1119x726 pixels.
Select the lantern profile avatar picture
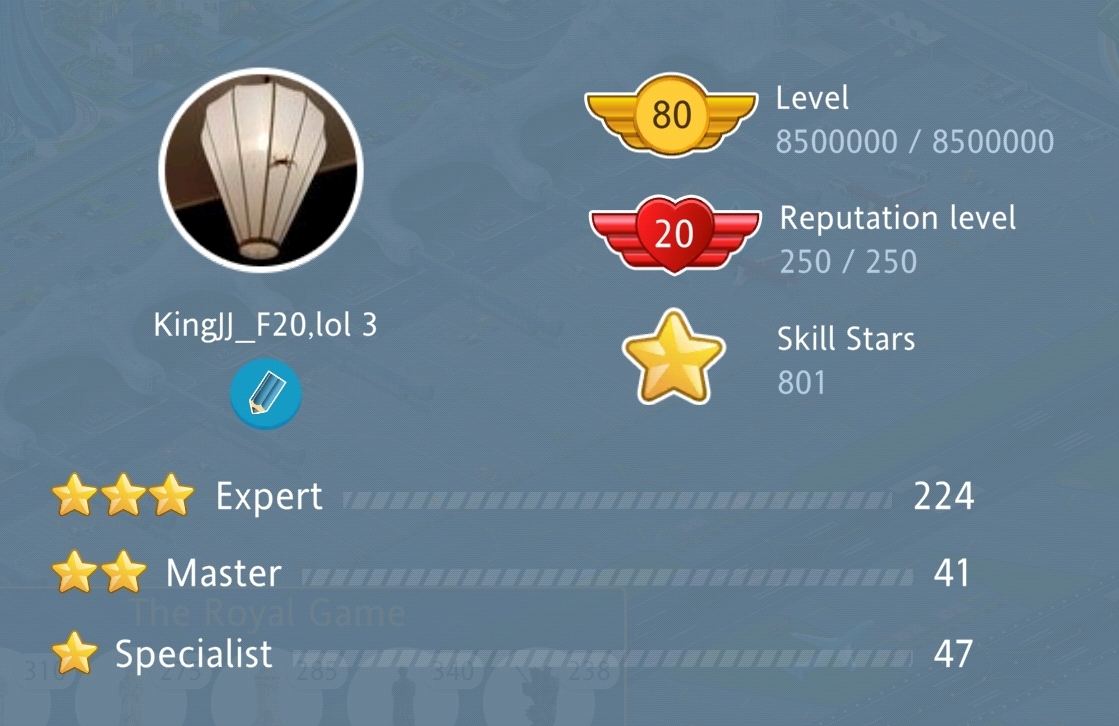pyautogui.click(x=261, y=171)
